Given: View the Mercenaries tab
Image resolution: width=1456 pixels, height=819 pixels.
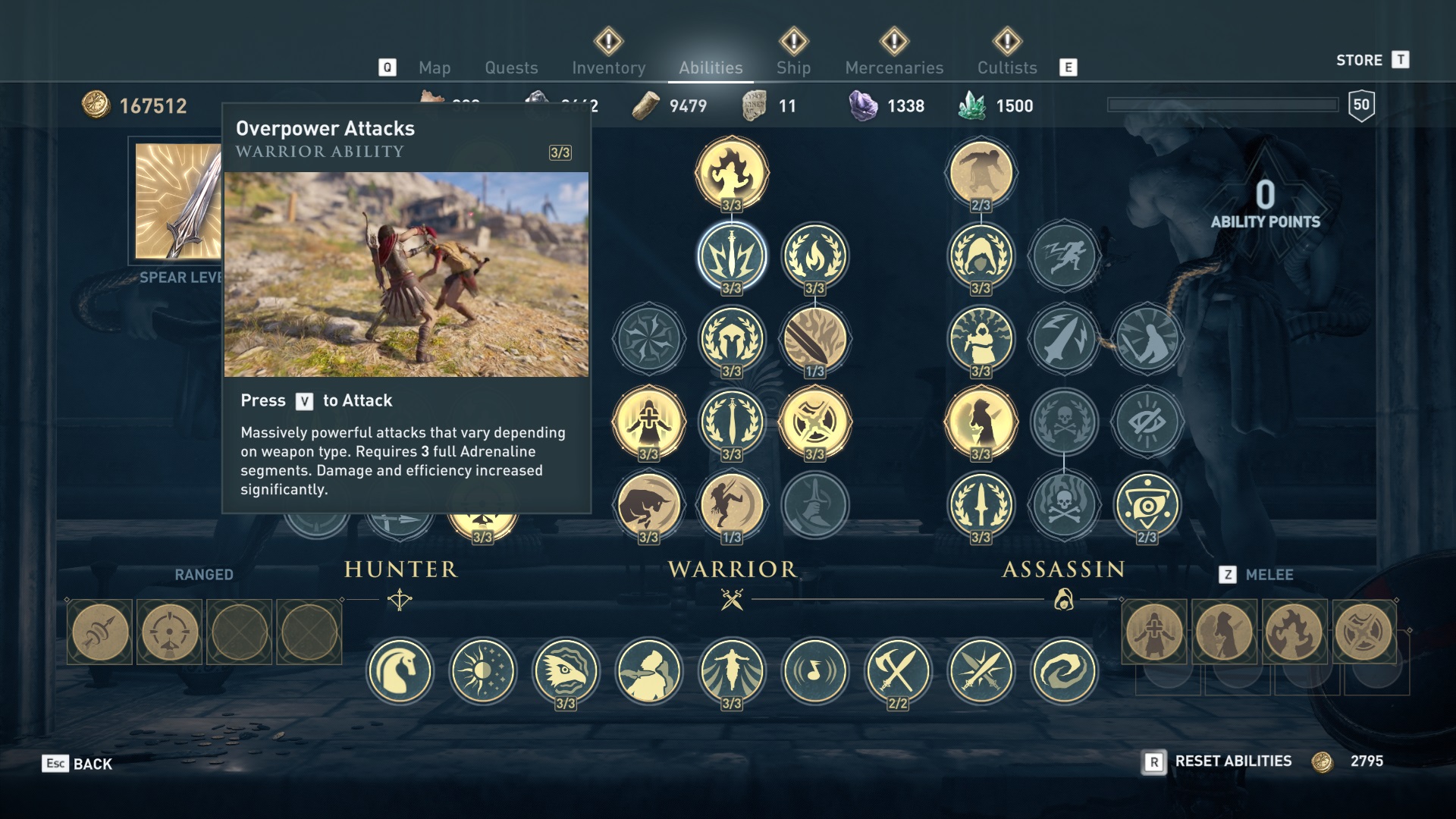Looking at the screenshot, I should tap(894, 68).
